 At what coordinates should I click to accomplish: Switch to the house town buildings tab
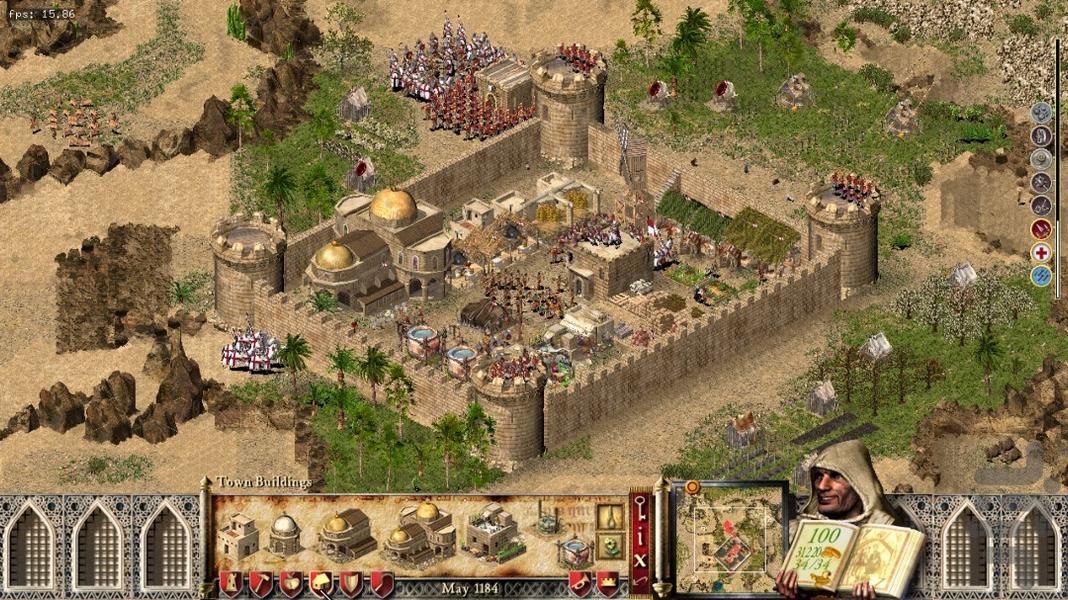(x=321, y=583)
